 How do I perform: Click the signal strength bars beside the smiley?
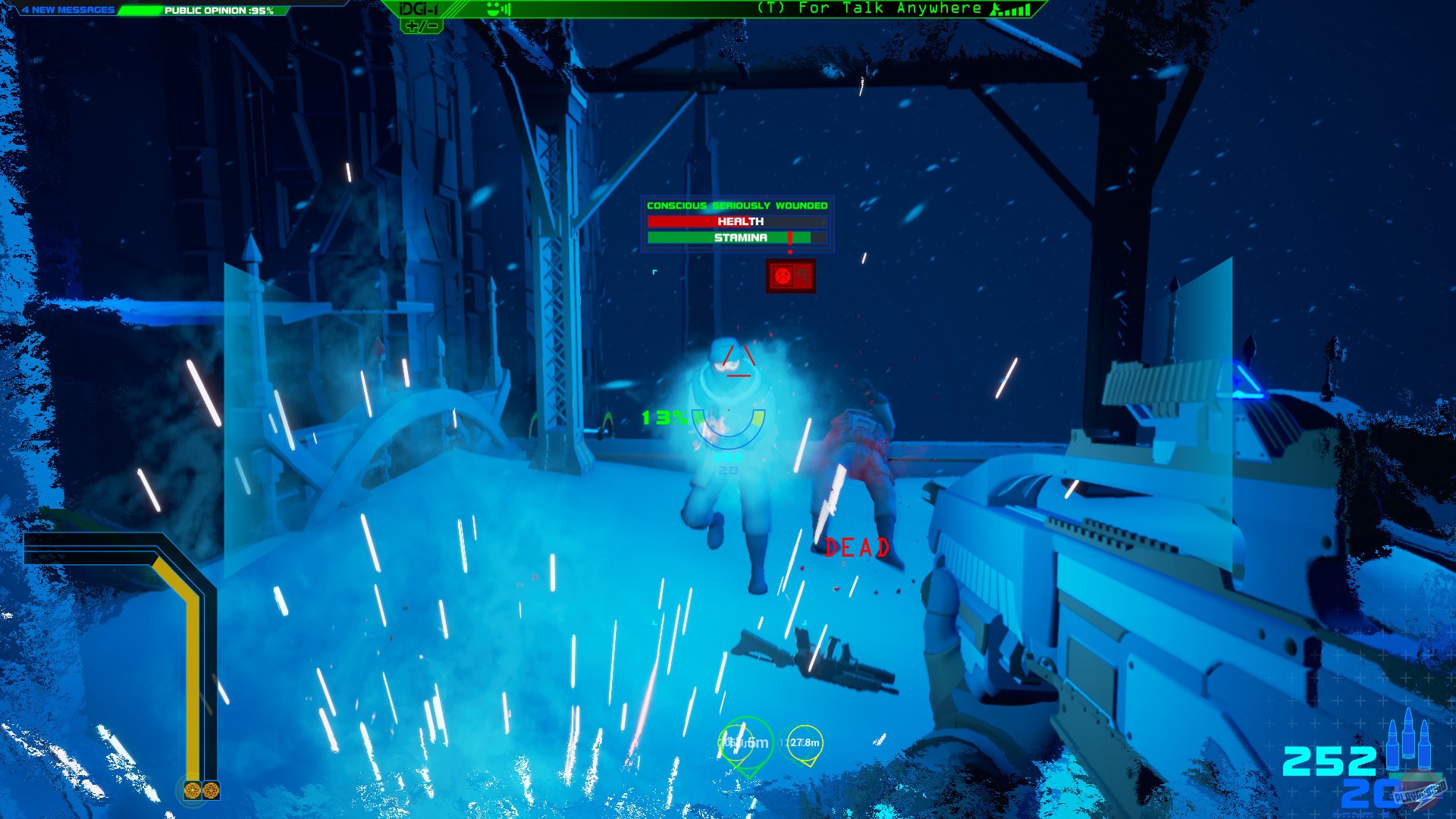pyautogui.click(x=506, y=9)
